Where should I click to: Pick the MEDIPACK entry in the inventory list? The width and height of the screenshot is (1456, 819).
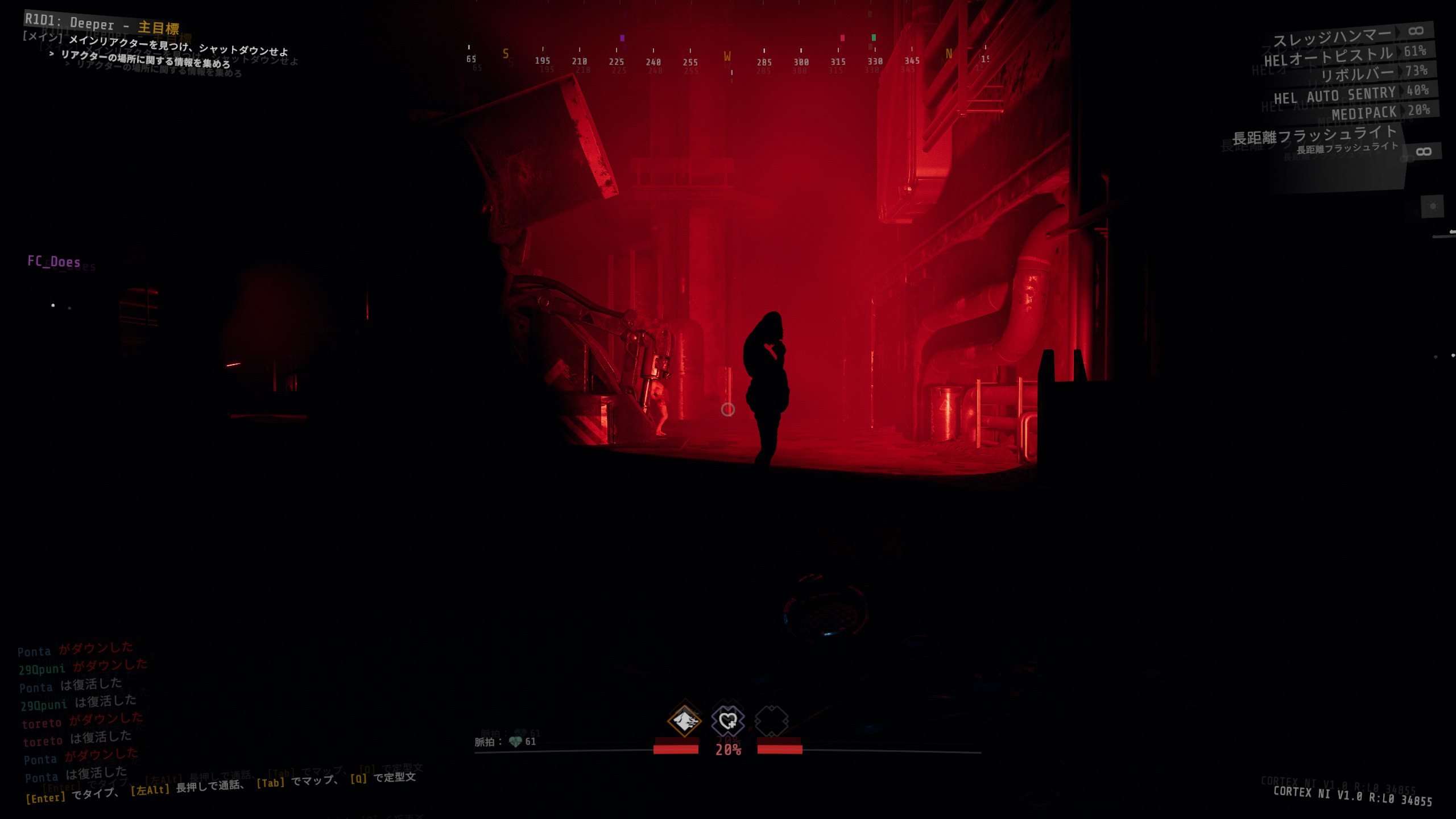[1364, 114]
